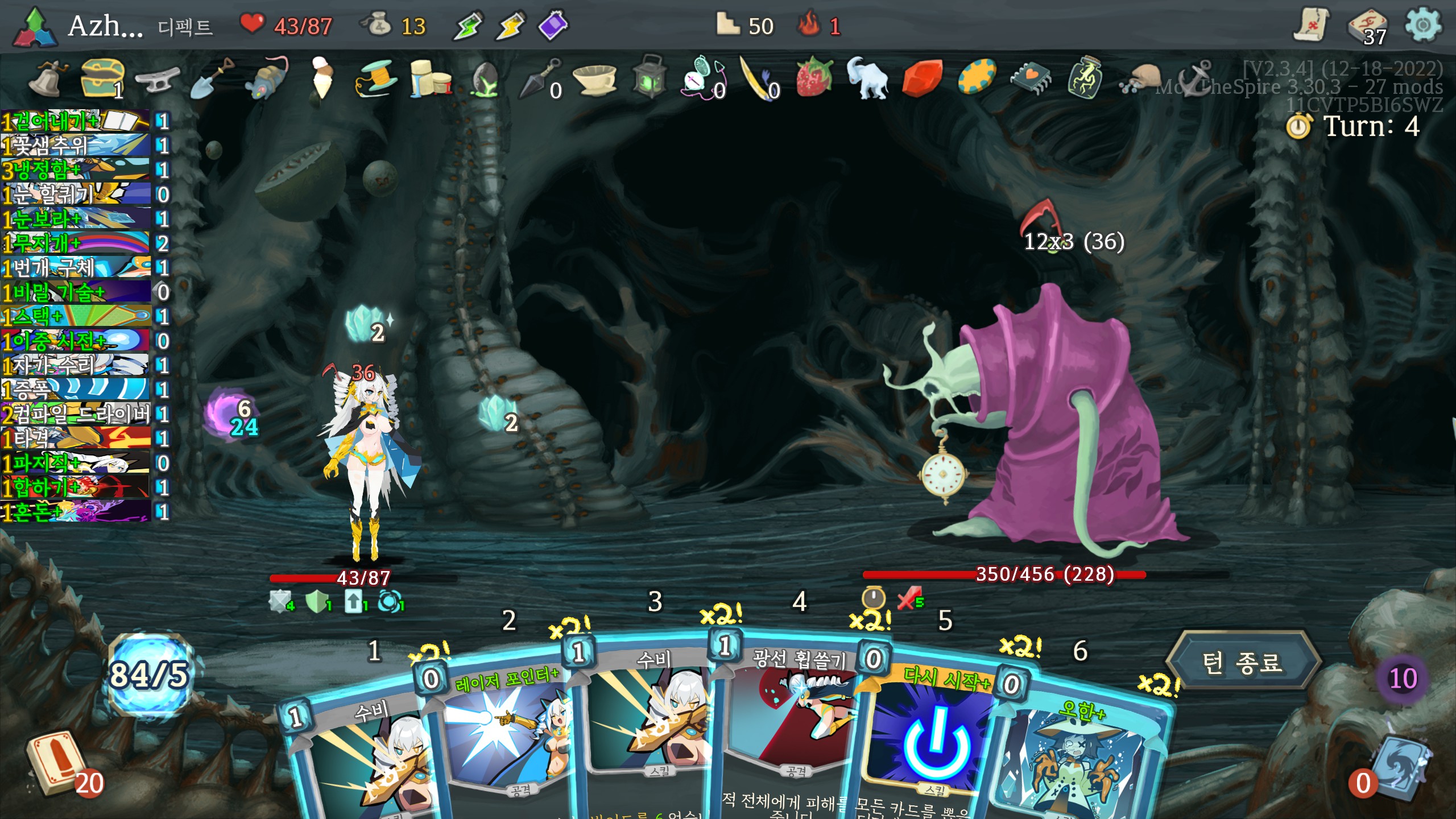Screen dimensions: 1456x819
Task: Open the exhaust pile showing 10
Action: 1403,678
